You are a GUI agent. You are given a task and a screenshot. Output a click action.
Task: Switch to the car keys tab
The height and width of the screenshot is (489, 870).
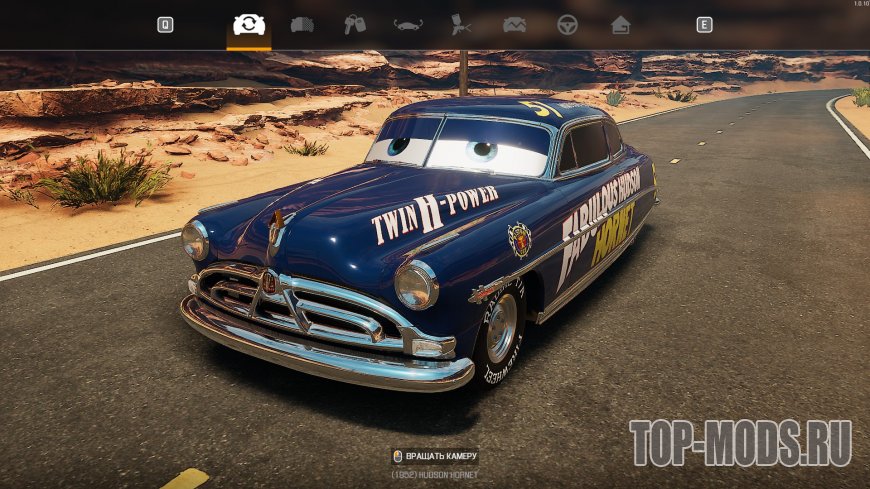pyautogui.click(x=355, y=25)
